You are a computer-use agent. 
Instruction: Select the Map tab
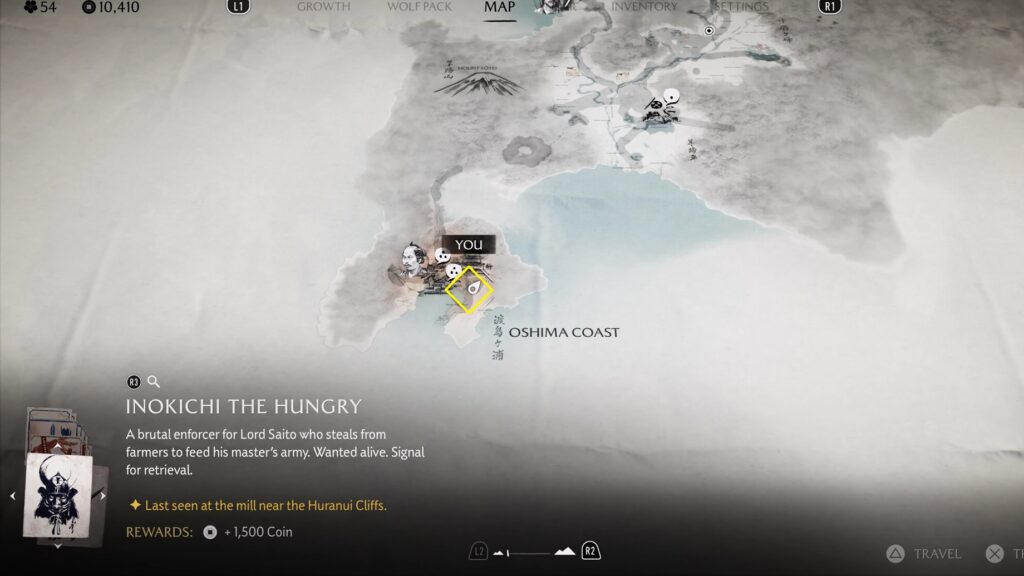pyautogui.click(x=499, y=7)
